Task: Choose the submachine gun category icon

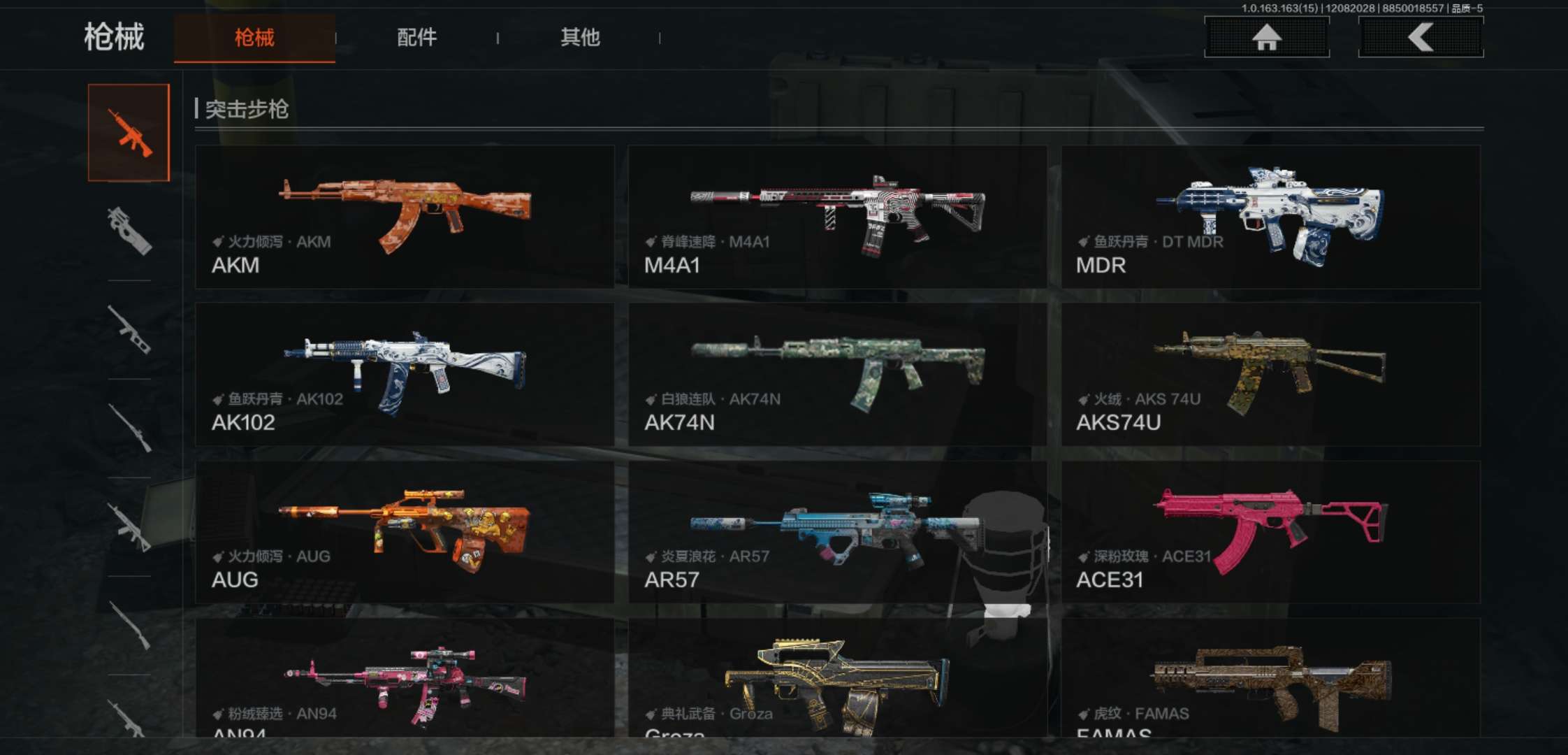Action: pos(129,231)
